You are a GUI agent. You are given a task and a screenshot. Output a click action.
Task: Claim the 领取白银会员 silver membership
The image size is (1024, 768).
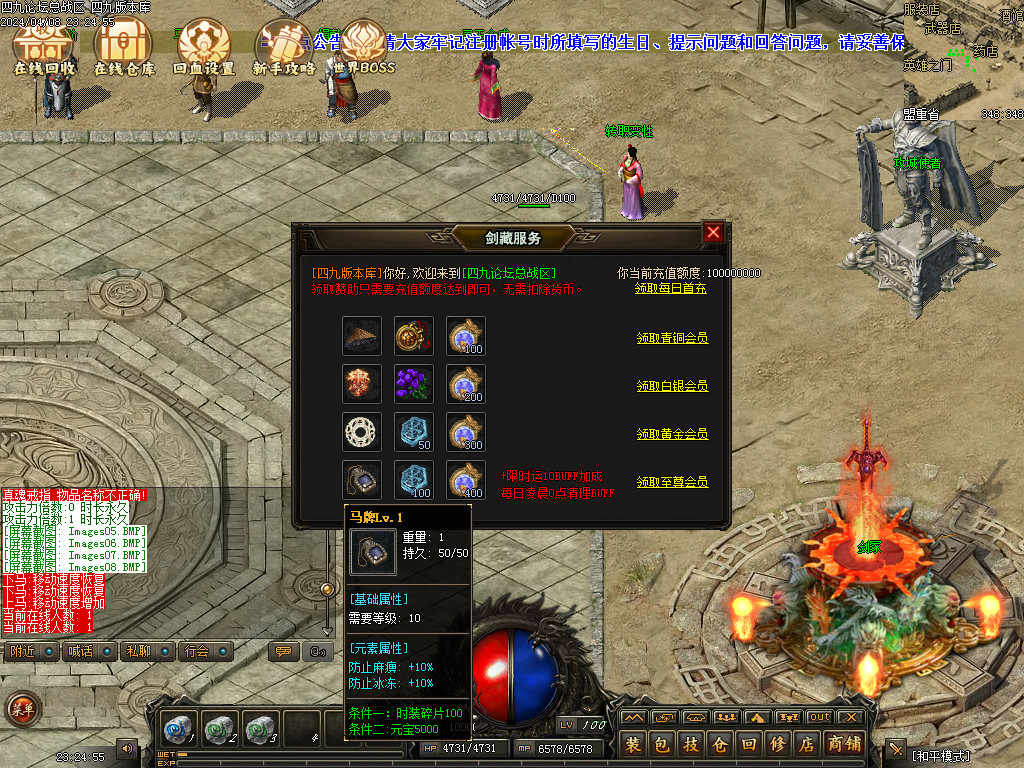click(672, 386)
